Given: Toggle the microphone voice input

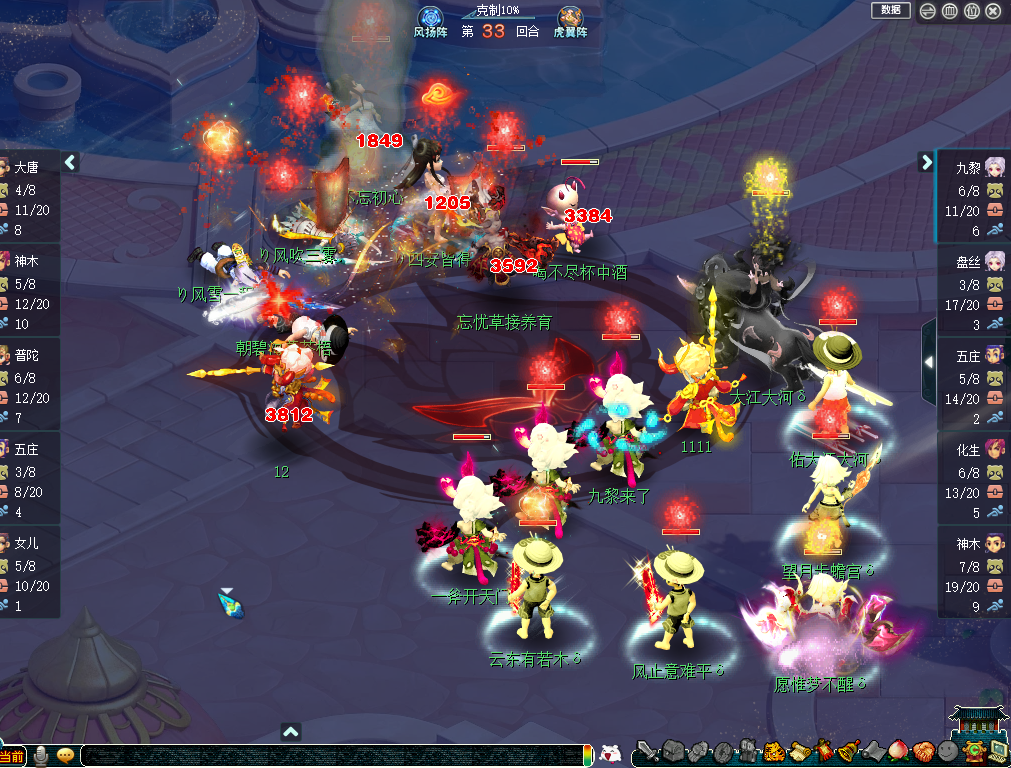Looking at the screenshot, I should pos(42,755).
